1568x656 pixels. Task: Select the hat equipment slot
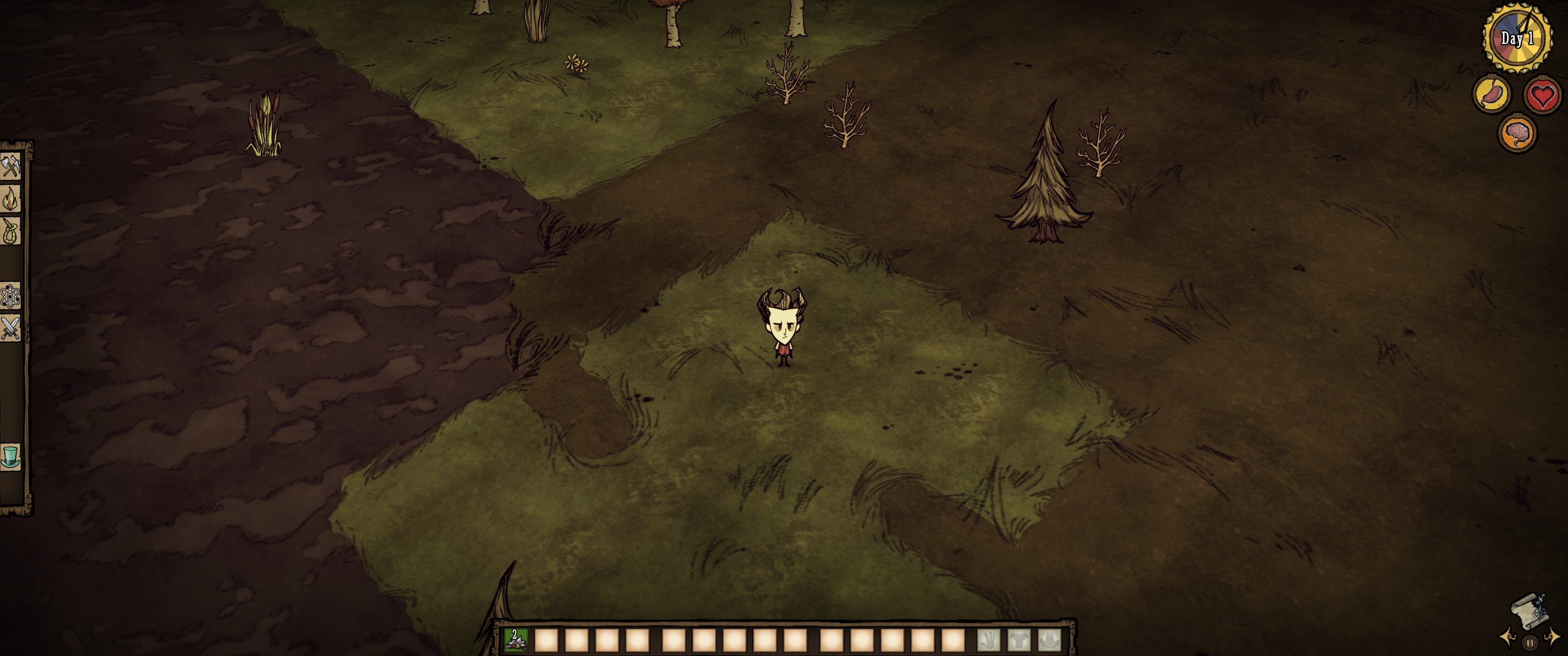[x=1049, y=640]
